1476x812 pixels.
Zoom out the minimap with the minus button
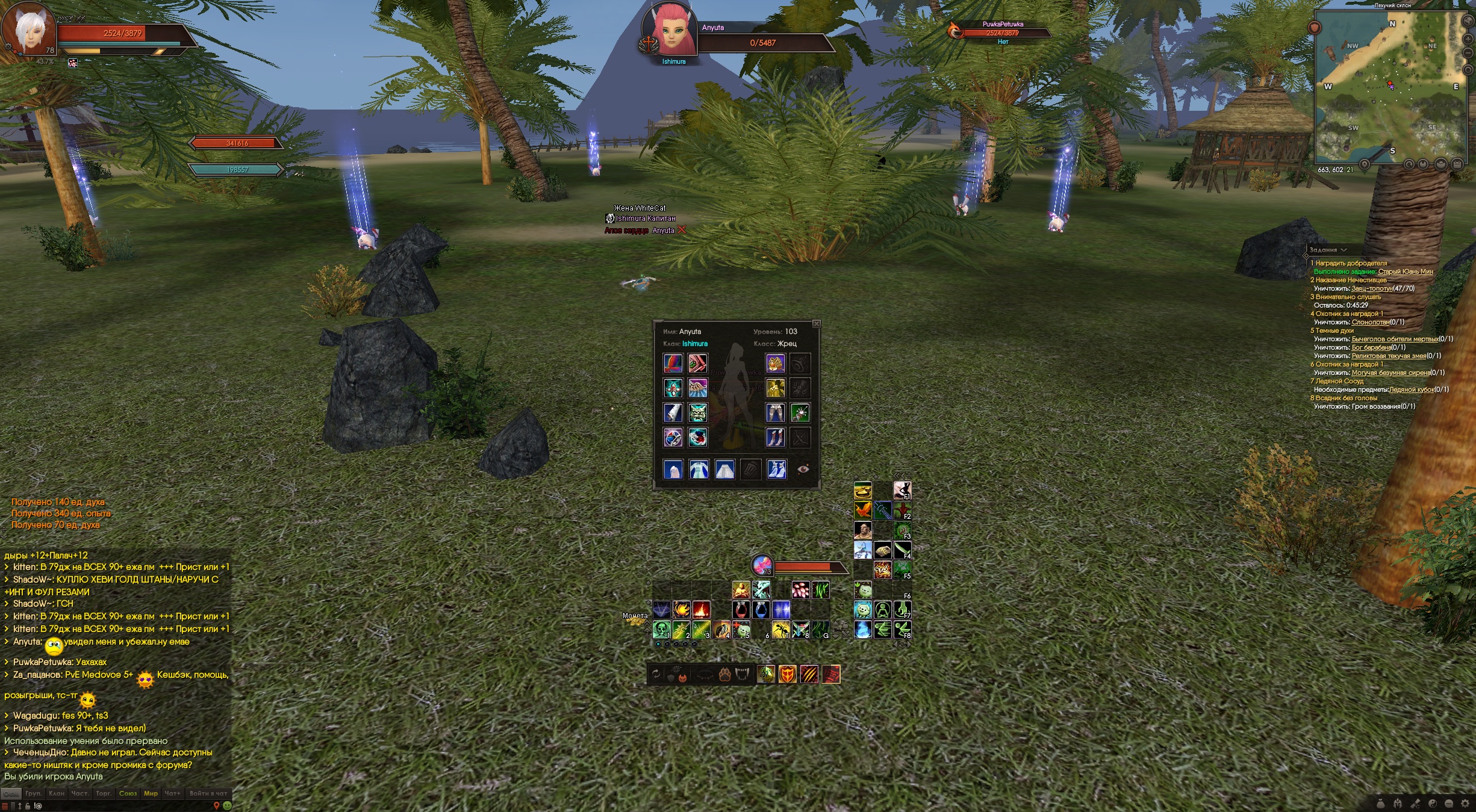(x=1469, y=54)
